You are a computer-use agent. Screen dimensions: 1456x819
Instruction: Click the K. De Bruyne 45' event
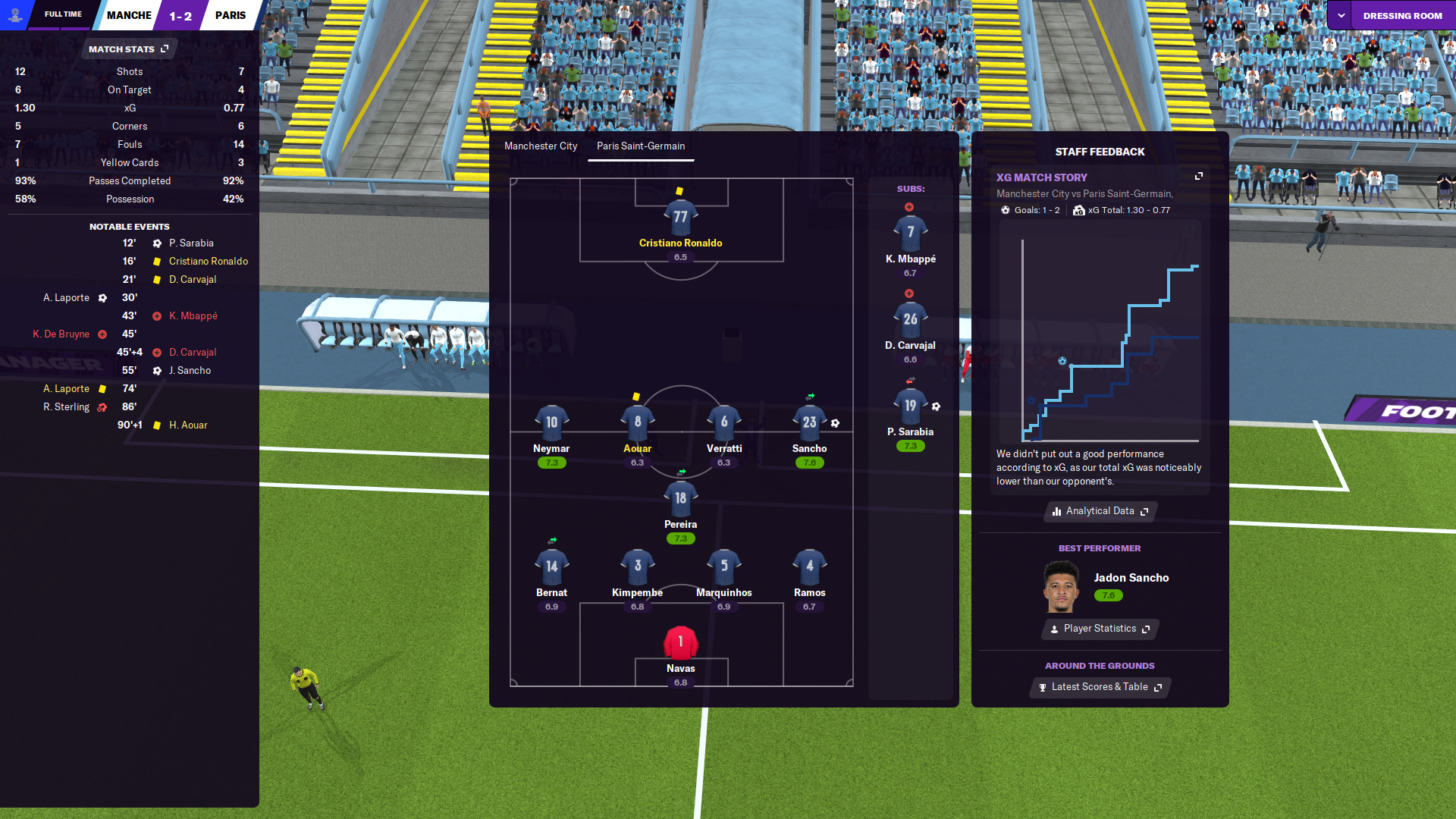tap(61, 334)
